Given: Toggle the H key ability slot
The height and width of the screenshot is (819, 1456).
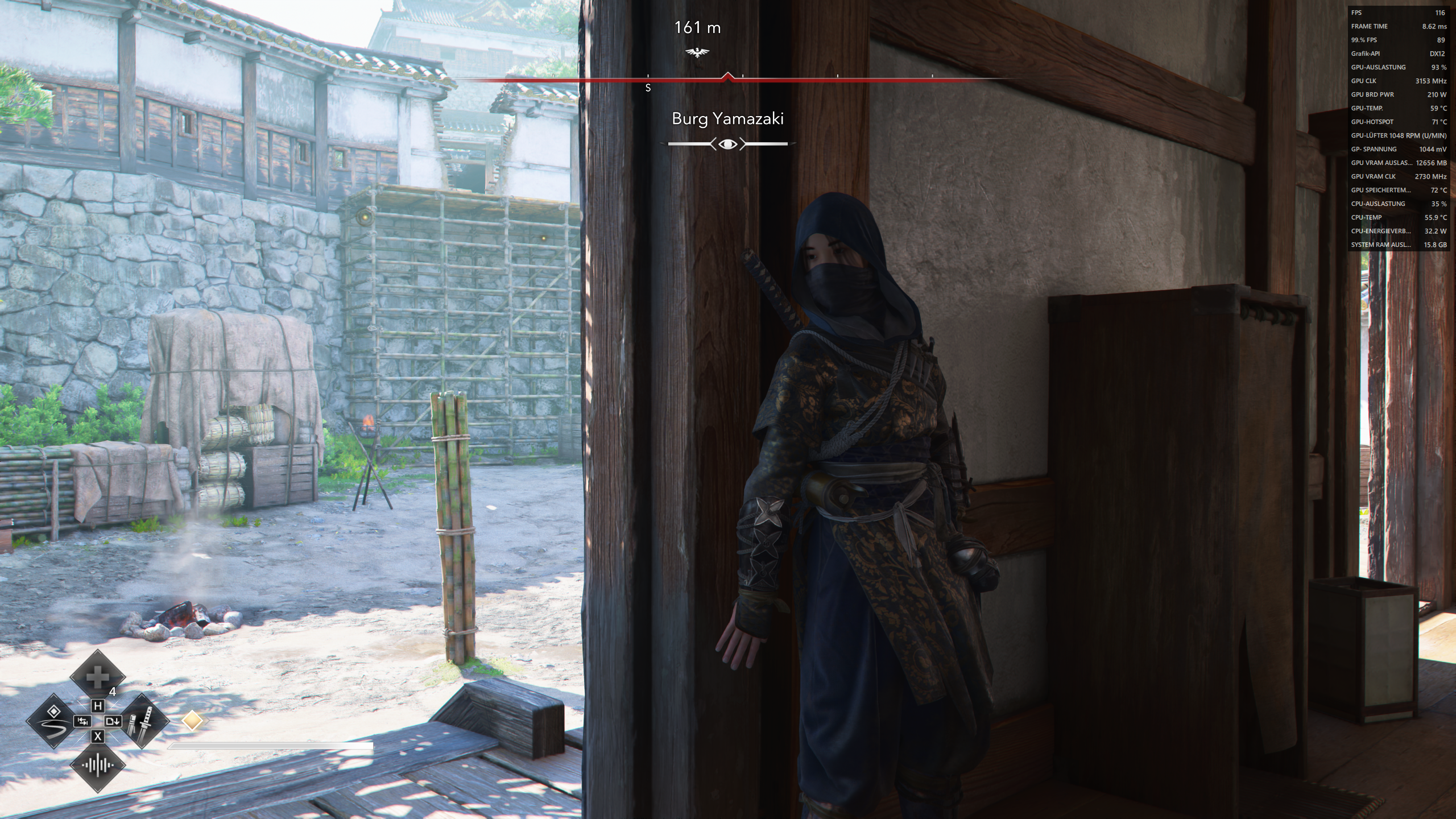Looking at the screenshot, I should [98, 706].
